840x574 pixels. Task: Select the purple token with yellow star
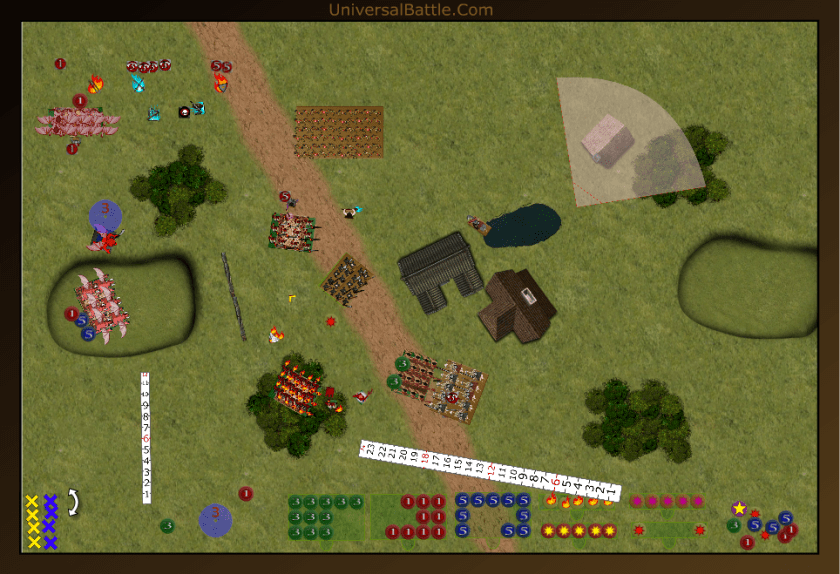pyautogui.click(x=739, y=509)
